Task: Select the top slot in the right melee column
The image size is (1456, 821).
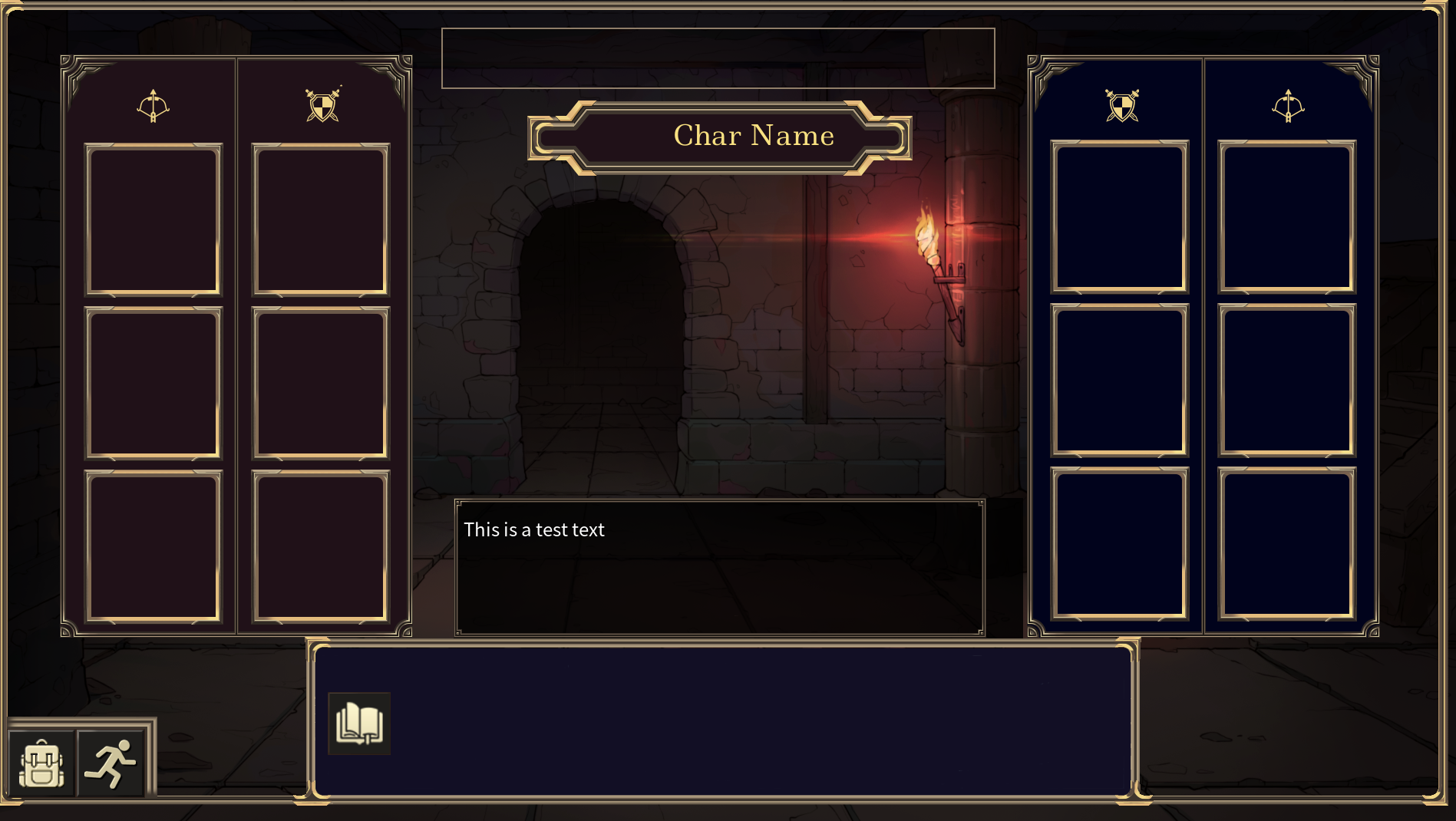Action: pos(1121,220)
